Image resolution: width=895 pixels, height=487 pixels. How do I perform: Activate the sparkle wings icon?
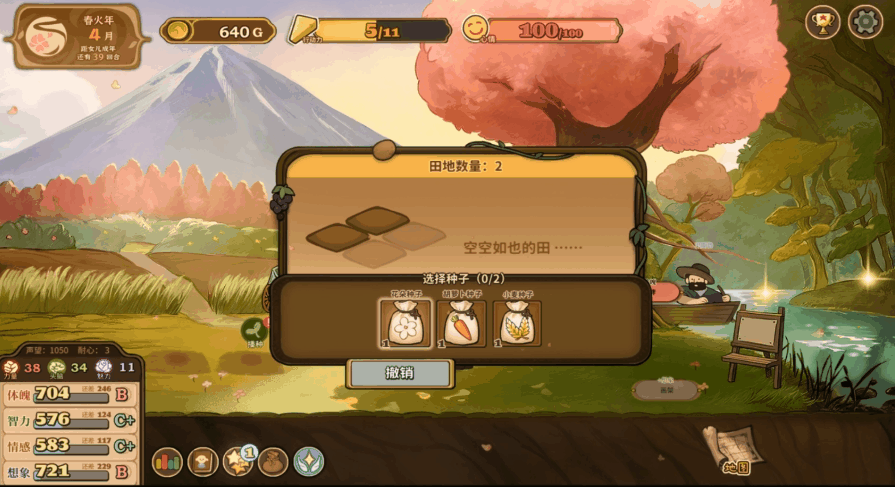(309, 462)
